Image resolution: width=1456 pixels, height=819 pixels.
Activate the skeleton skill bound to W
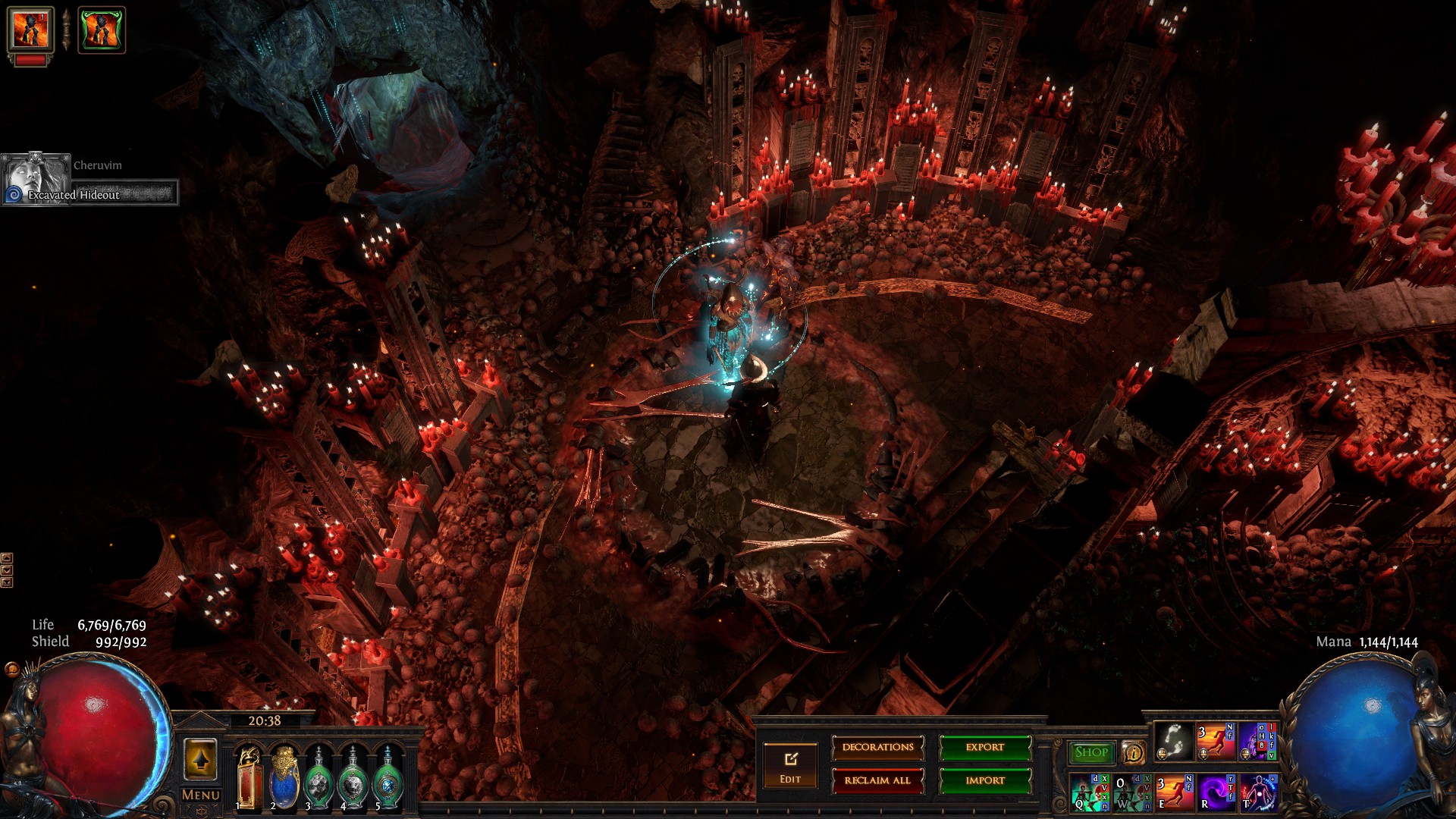pos(1132,792)
